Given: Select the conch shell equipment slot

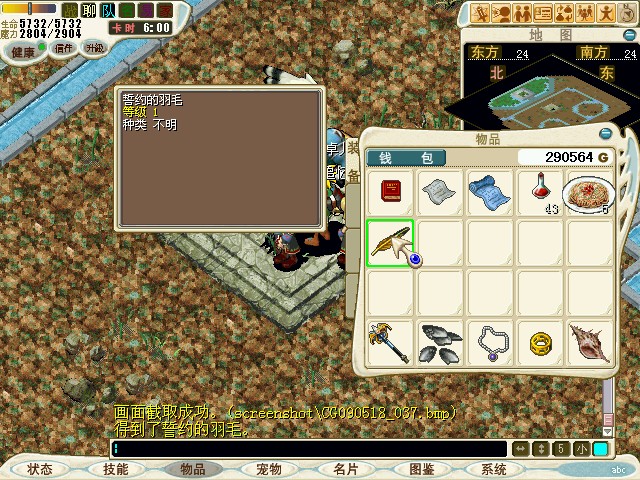Looking at the screenshot, I should point(589,343).
